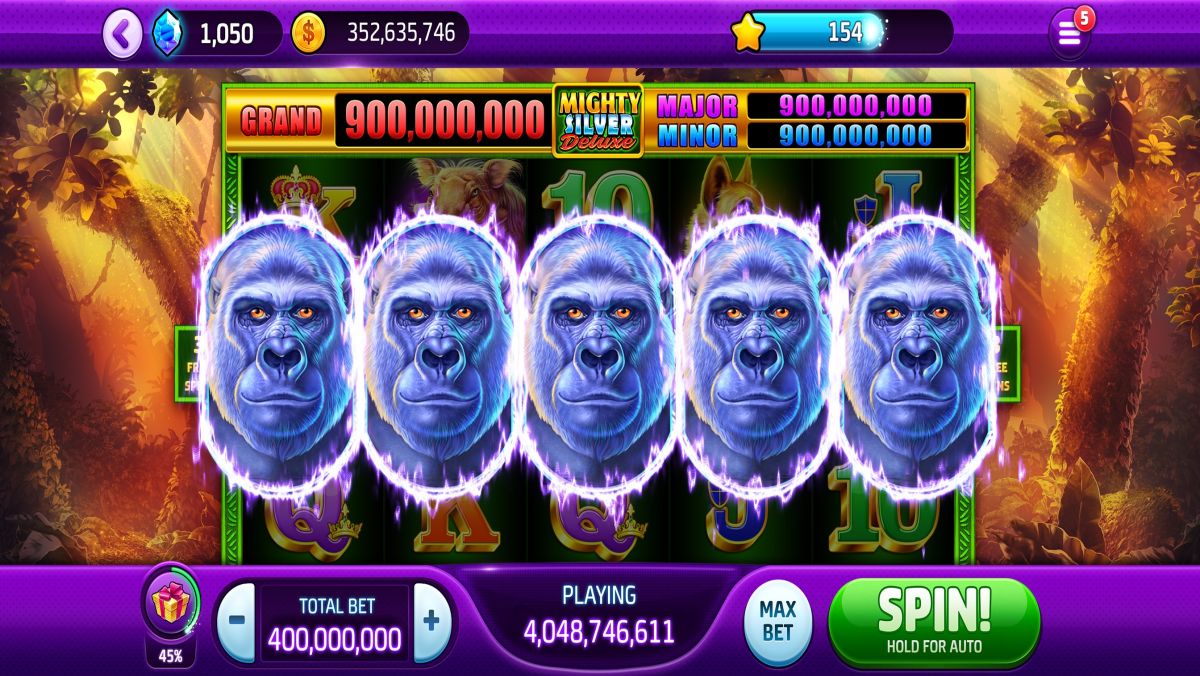Go back using the purple arrow button
This screenshot has height=676, width=1200.
click(122, 34)
